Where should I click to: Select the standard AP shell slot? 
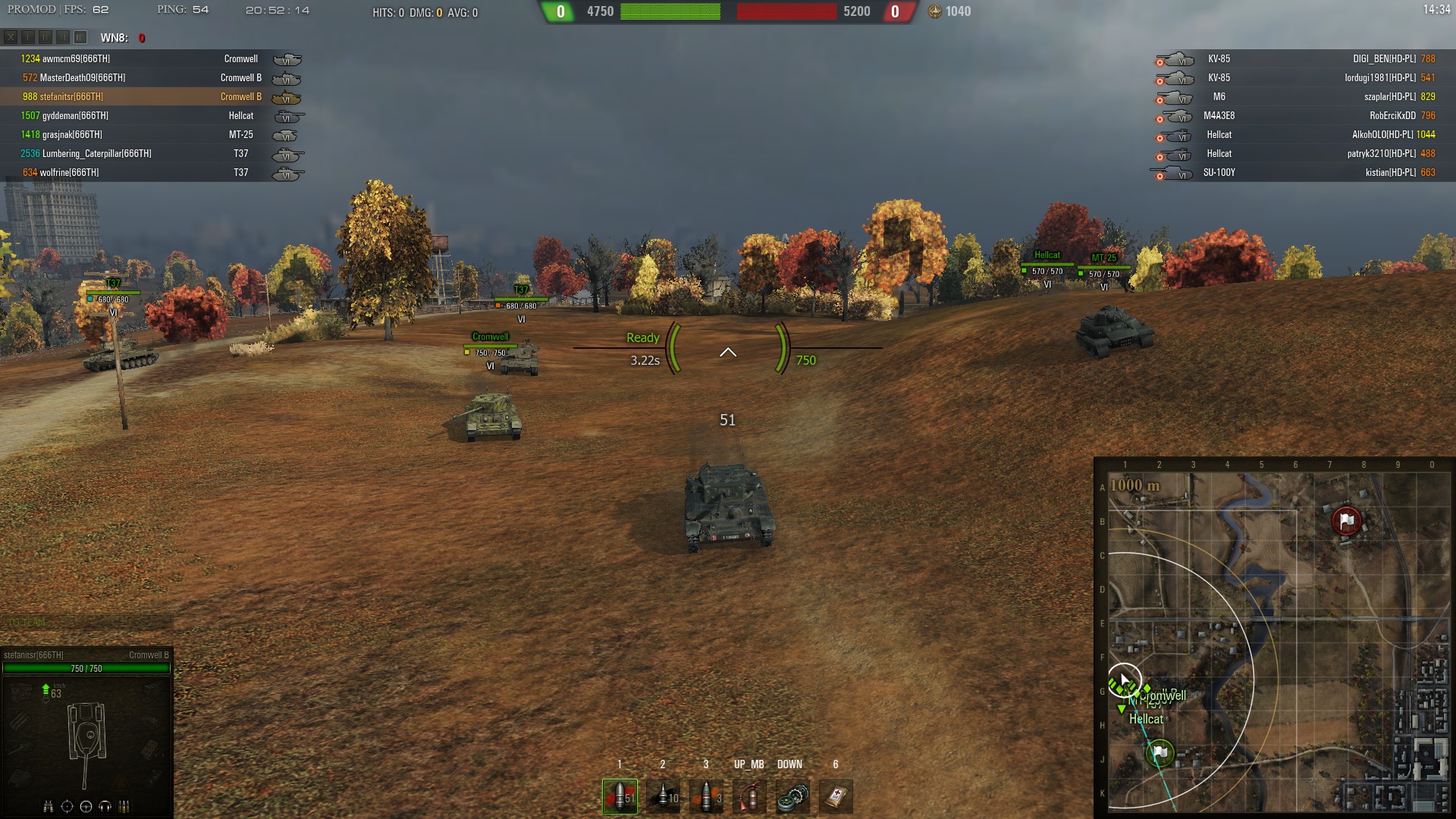[x=620, y=796]
